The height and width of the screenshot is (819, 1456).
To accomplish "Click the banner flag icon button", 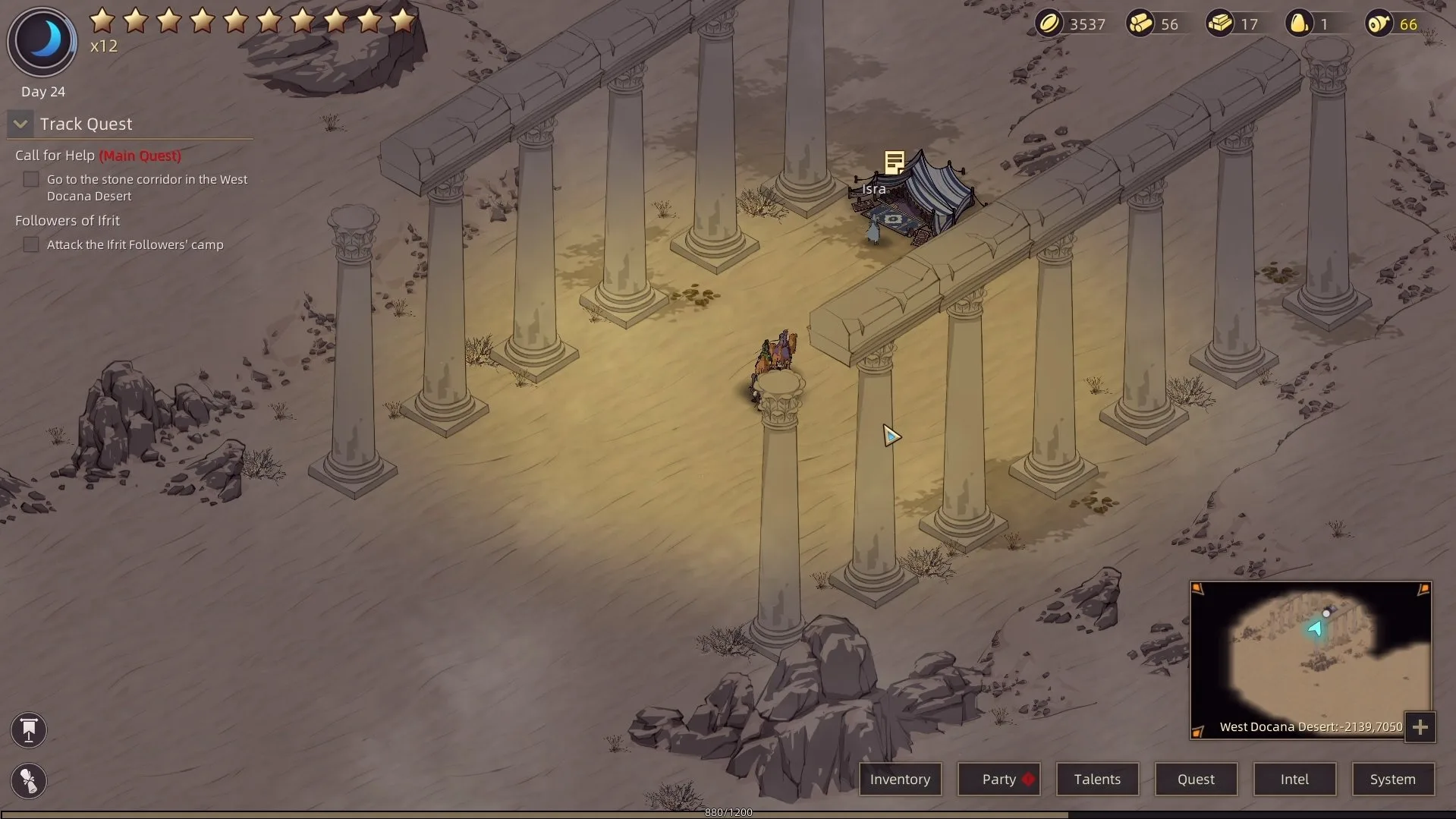I will [29, 730].
